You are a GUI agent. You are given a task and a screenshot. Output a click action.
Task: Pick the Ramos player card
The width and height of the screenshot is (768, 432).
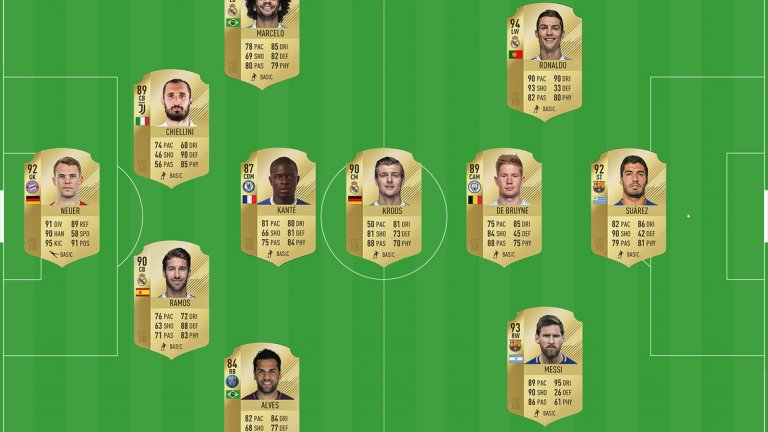coord(172,299)
